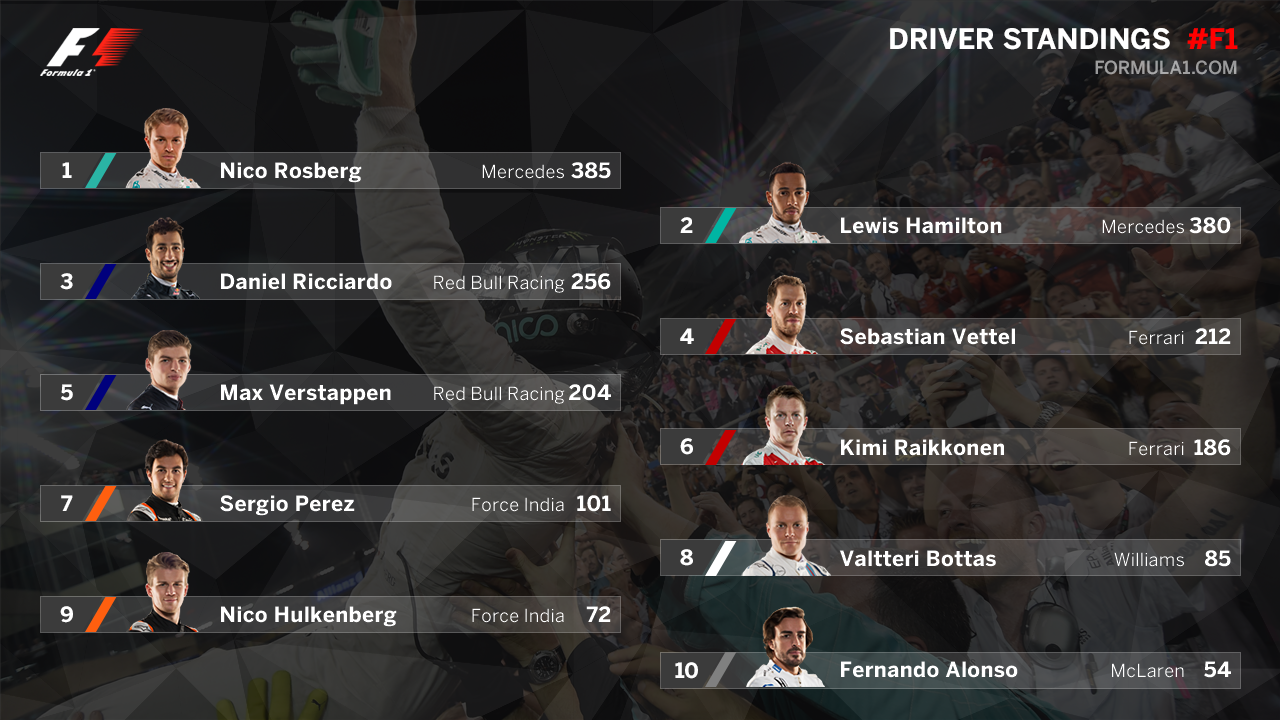Open the FORMULA1.COM link
Screen dimensions: 1280x720
1165,69
